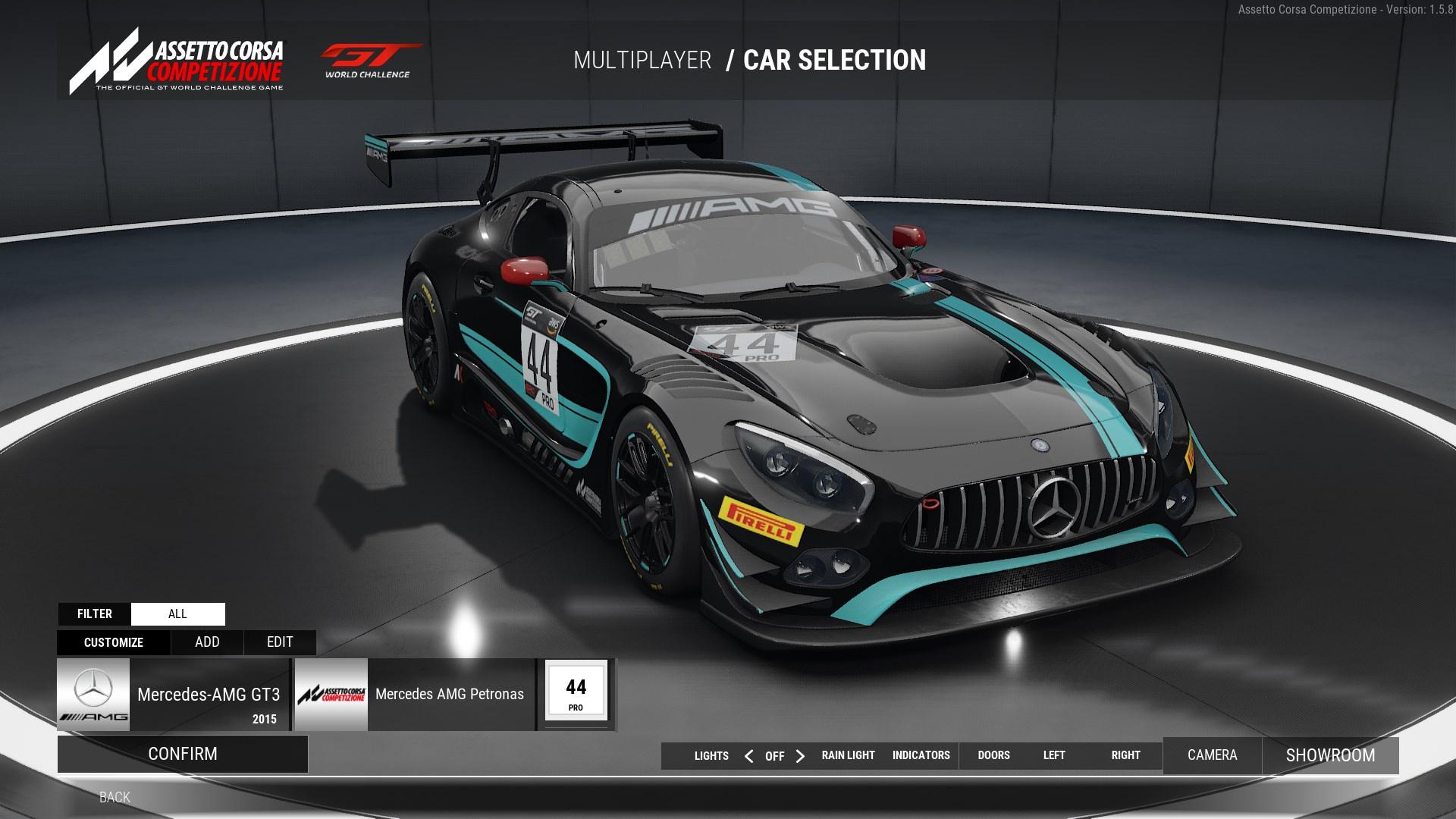1456x819 pixels.
Task: Add a new custom car
Action: pyautogui.click(x=207, y=642)
